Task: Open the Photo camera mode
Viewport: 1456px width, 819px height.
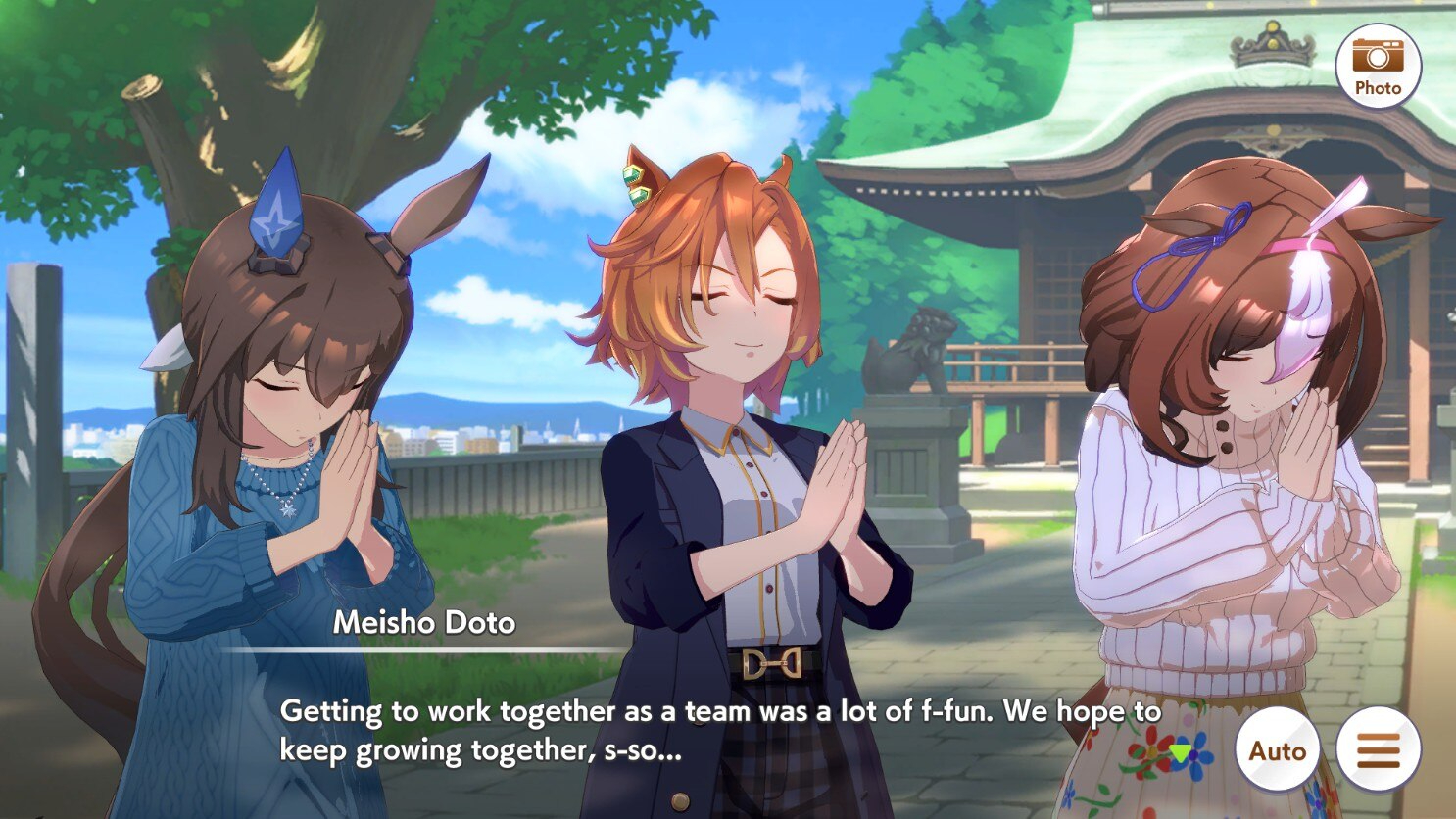Action: [1378, 66]
